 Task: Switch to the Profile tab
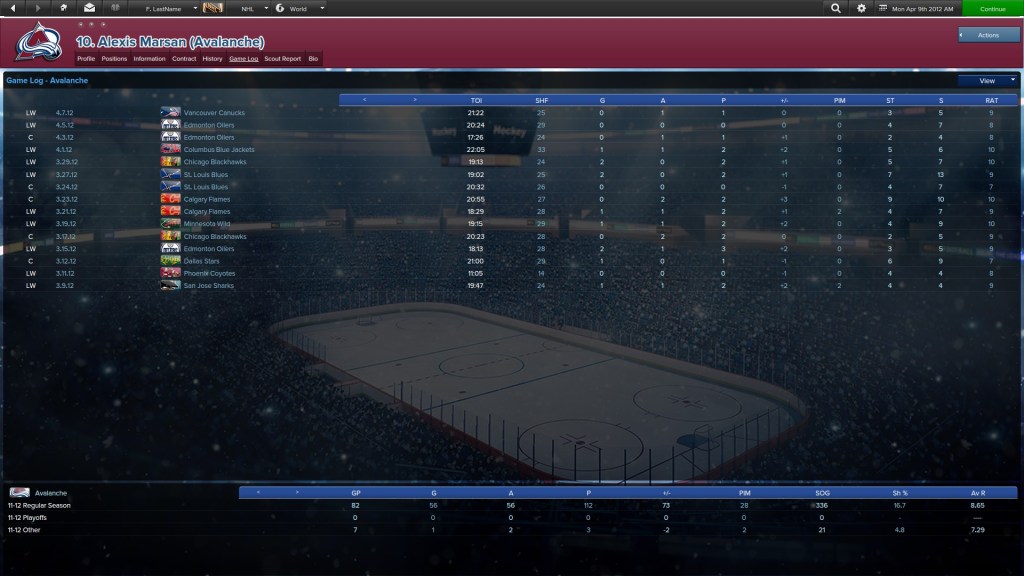[x=86, y=59]
